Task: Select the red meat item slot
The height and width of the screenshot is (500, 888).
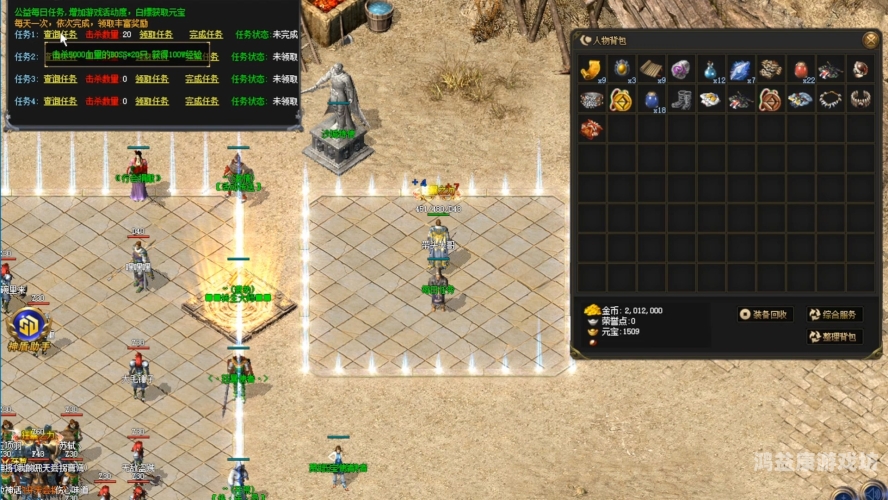Action: coord(592,129)
